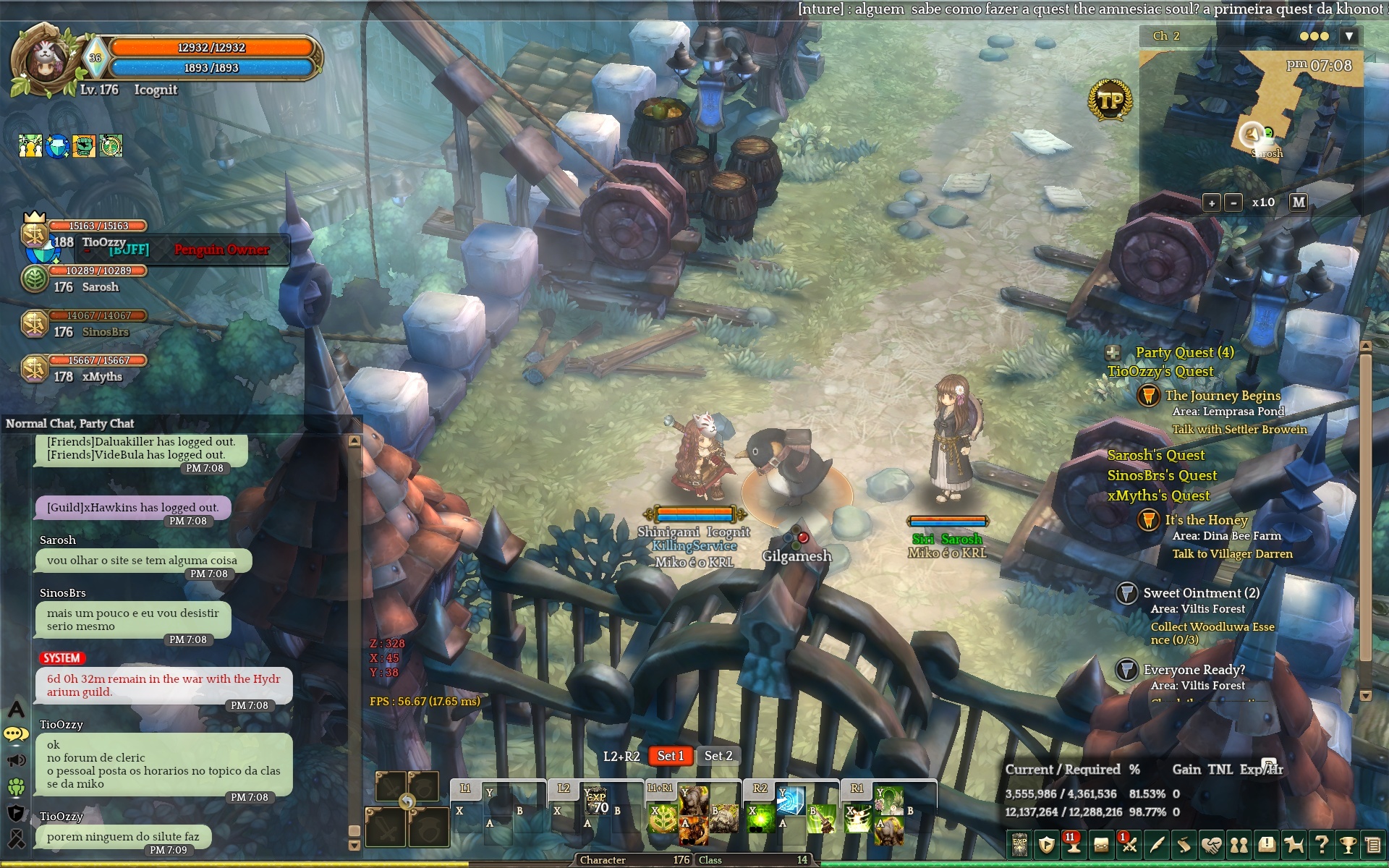This screenshot has height=868, width=1389.
Task: Open the inventory bag menu
Action: coord(1101,844)
